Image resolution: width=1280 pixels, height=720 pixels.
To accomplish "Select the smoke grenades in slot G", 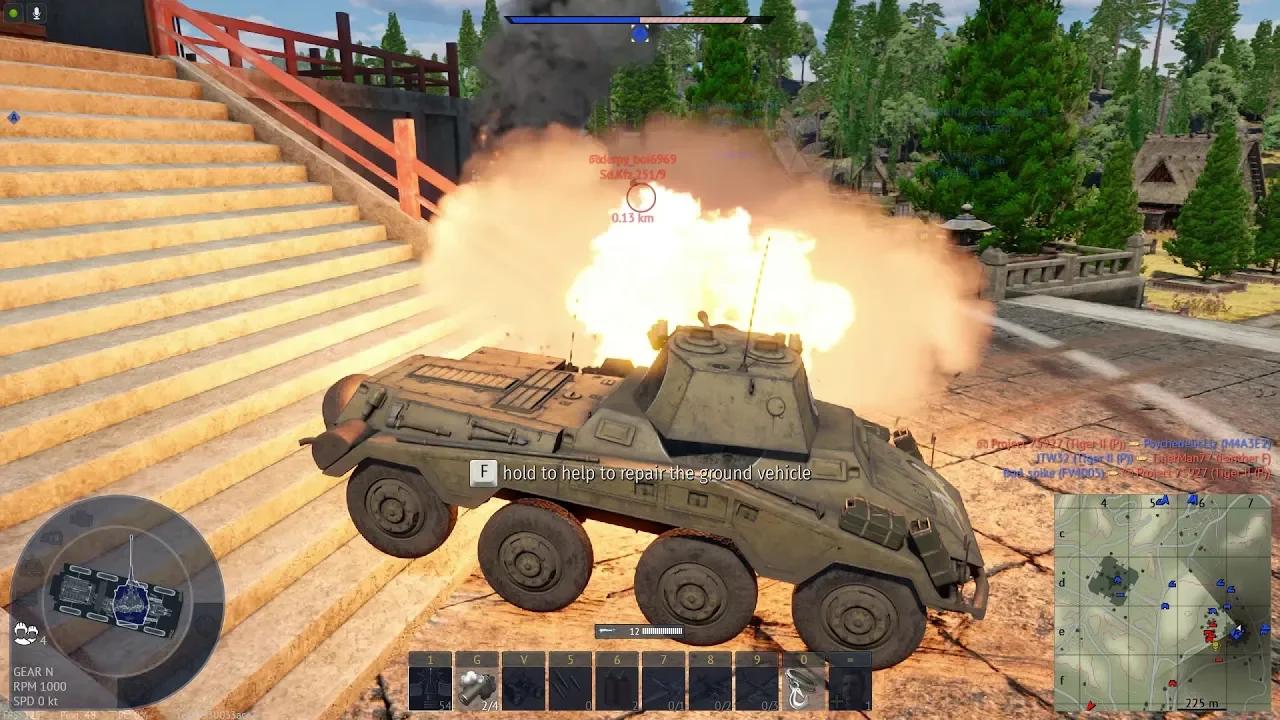I will point(475,687).
